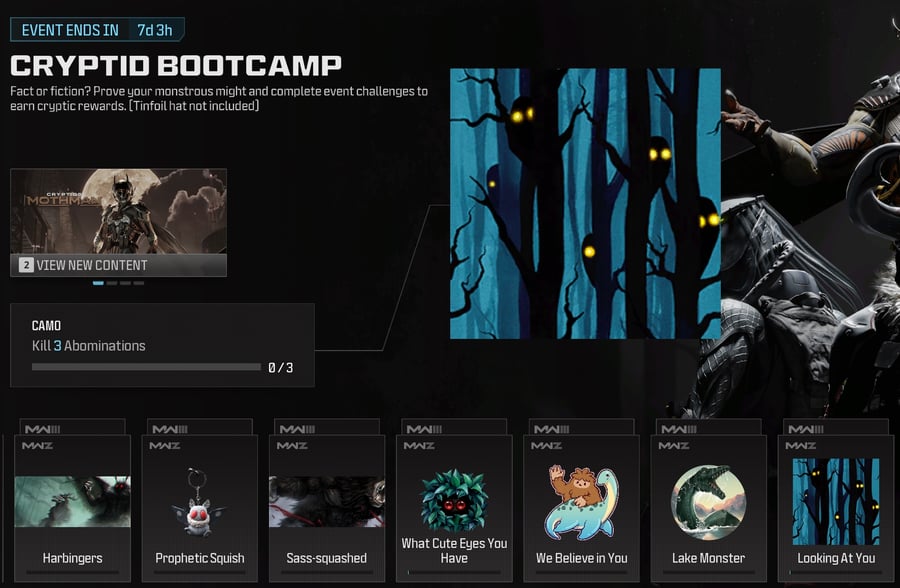
Task: Select the We Believe in You sticker
Action: pos(581,505)
